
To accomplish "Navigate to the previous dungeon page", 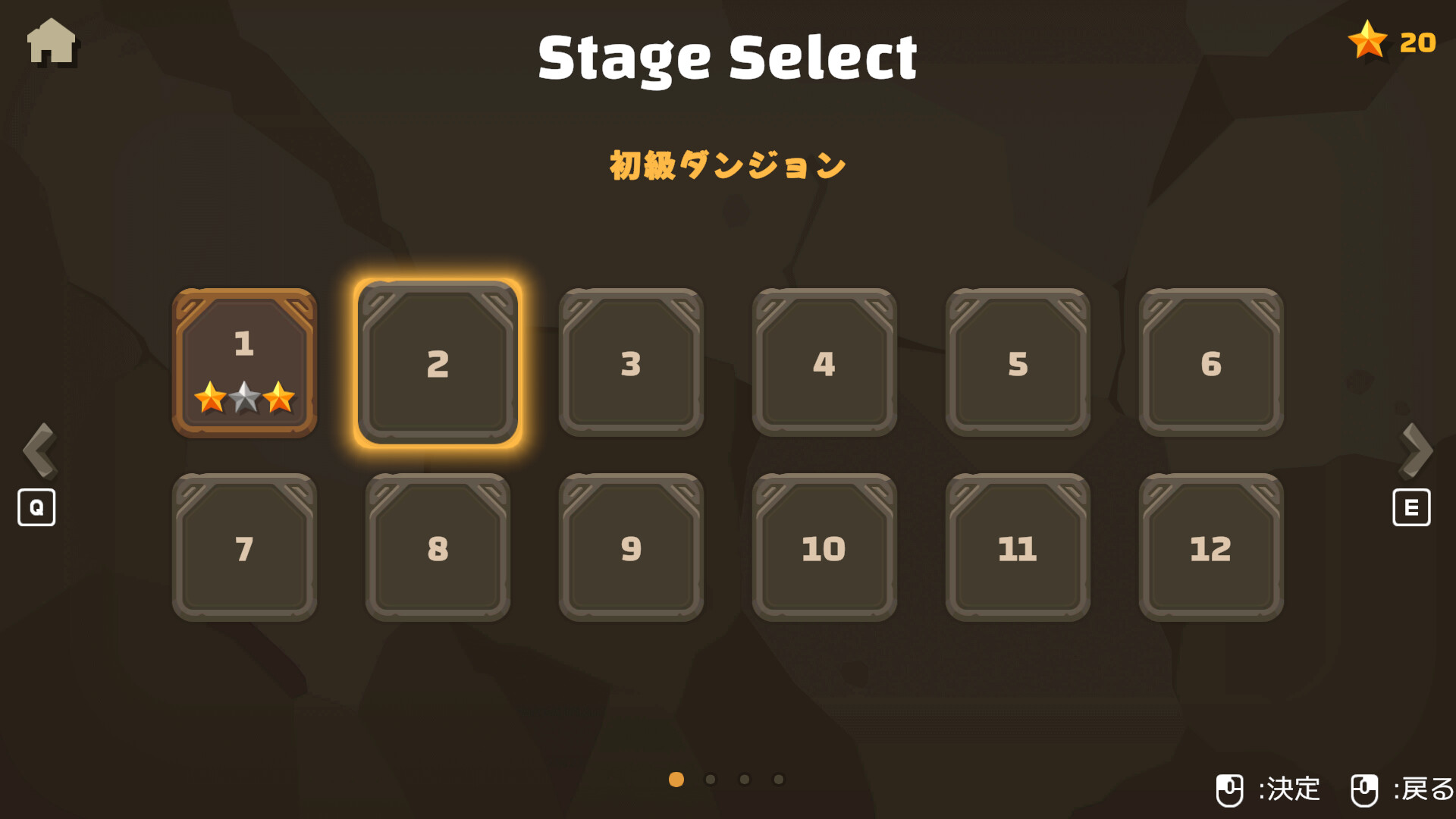I will coord(39,450).
